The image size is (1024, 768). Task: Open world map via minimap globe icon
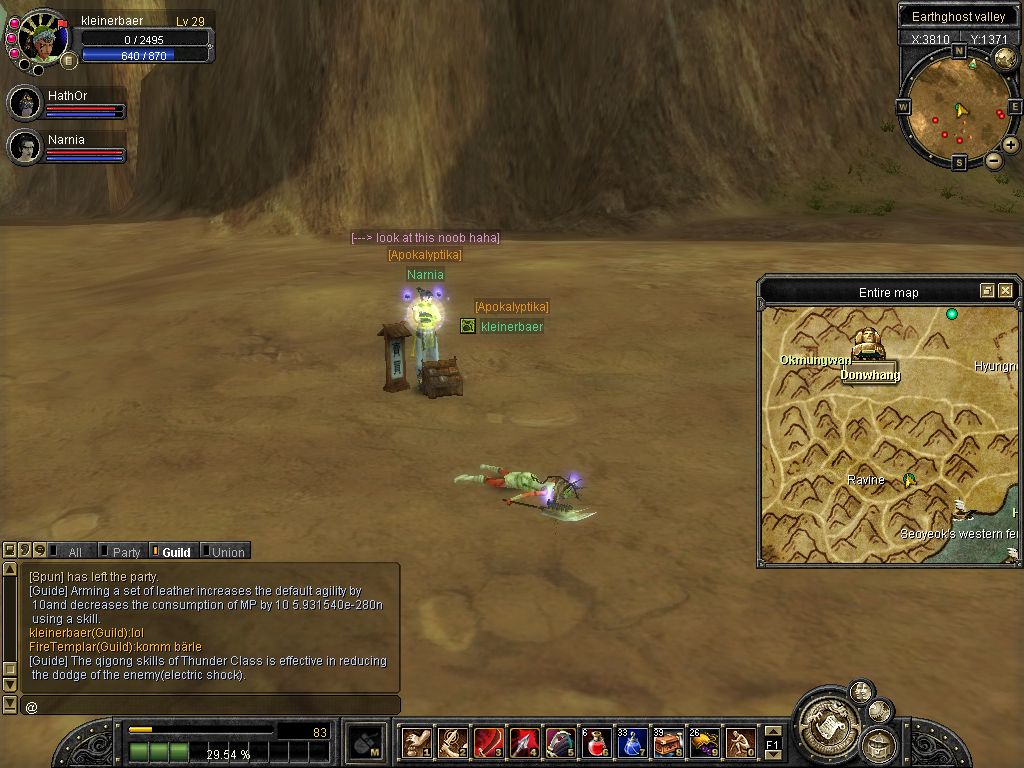(1005, 60)
